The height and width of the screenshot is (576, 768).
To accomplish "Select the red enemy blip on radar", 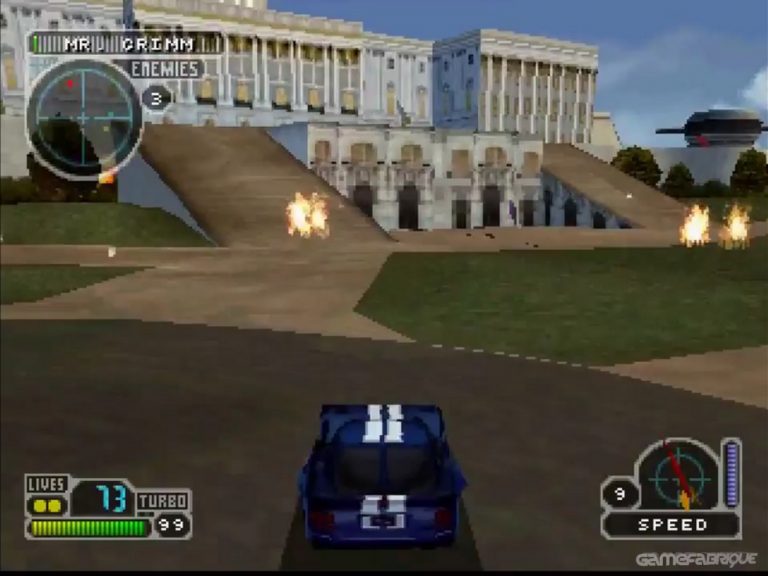I will click(x=70, y=85).
